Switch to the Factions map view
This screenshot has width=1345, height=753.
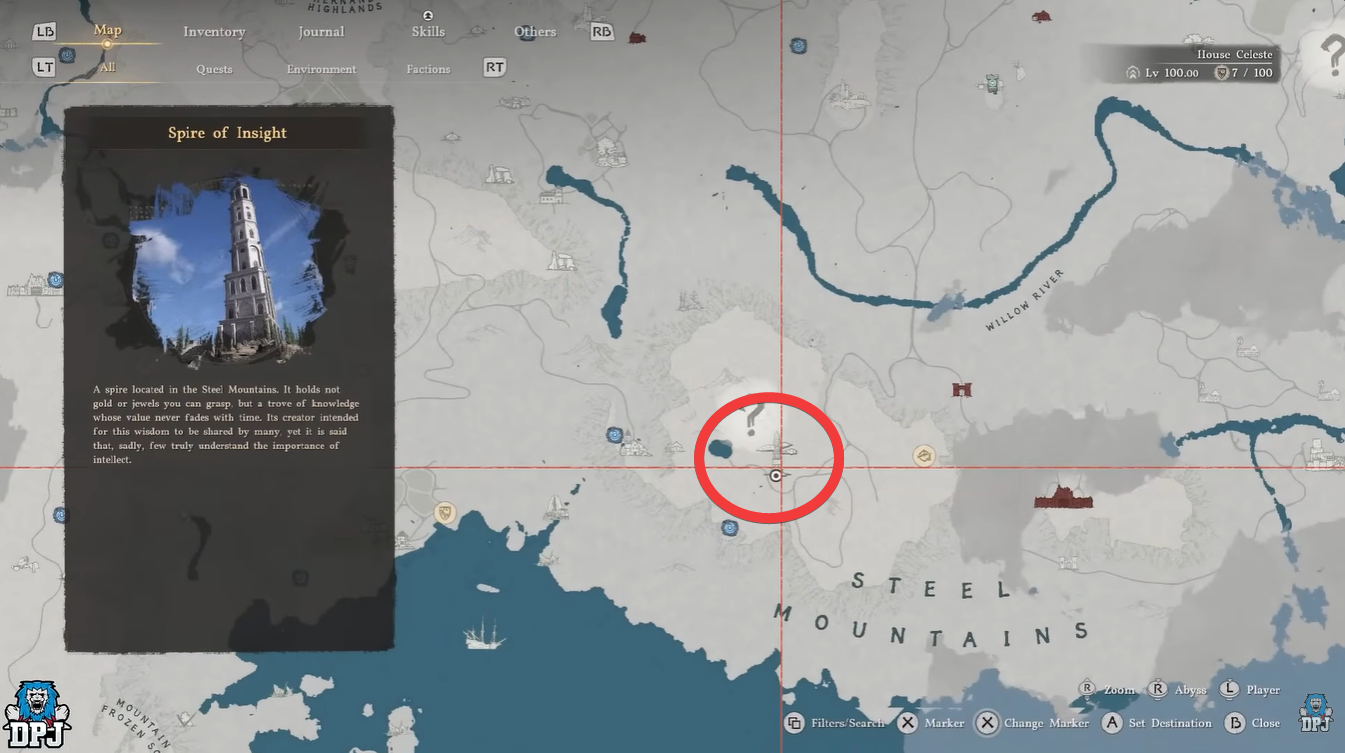[x=428, y=68]
